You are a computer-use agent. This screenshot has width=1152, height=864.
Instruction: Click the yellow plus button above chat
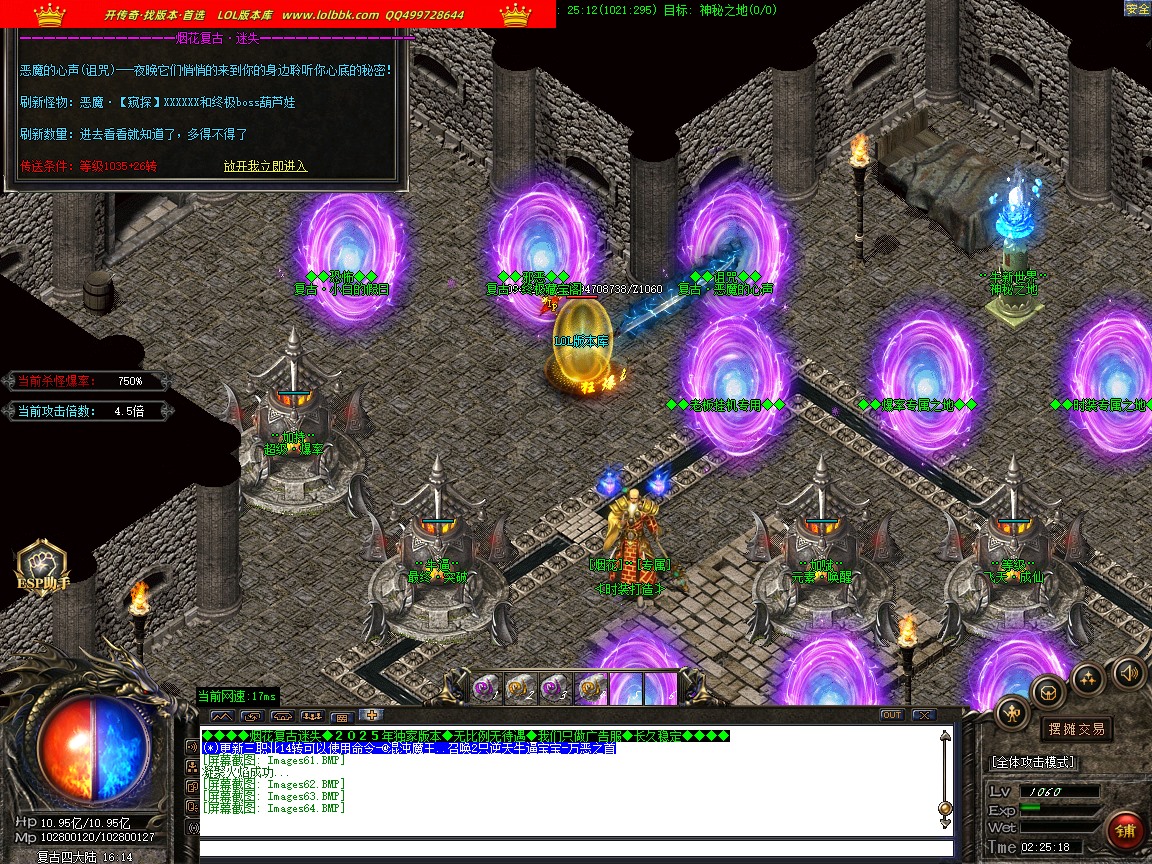coord(371,715)
